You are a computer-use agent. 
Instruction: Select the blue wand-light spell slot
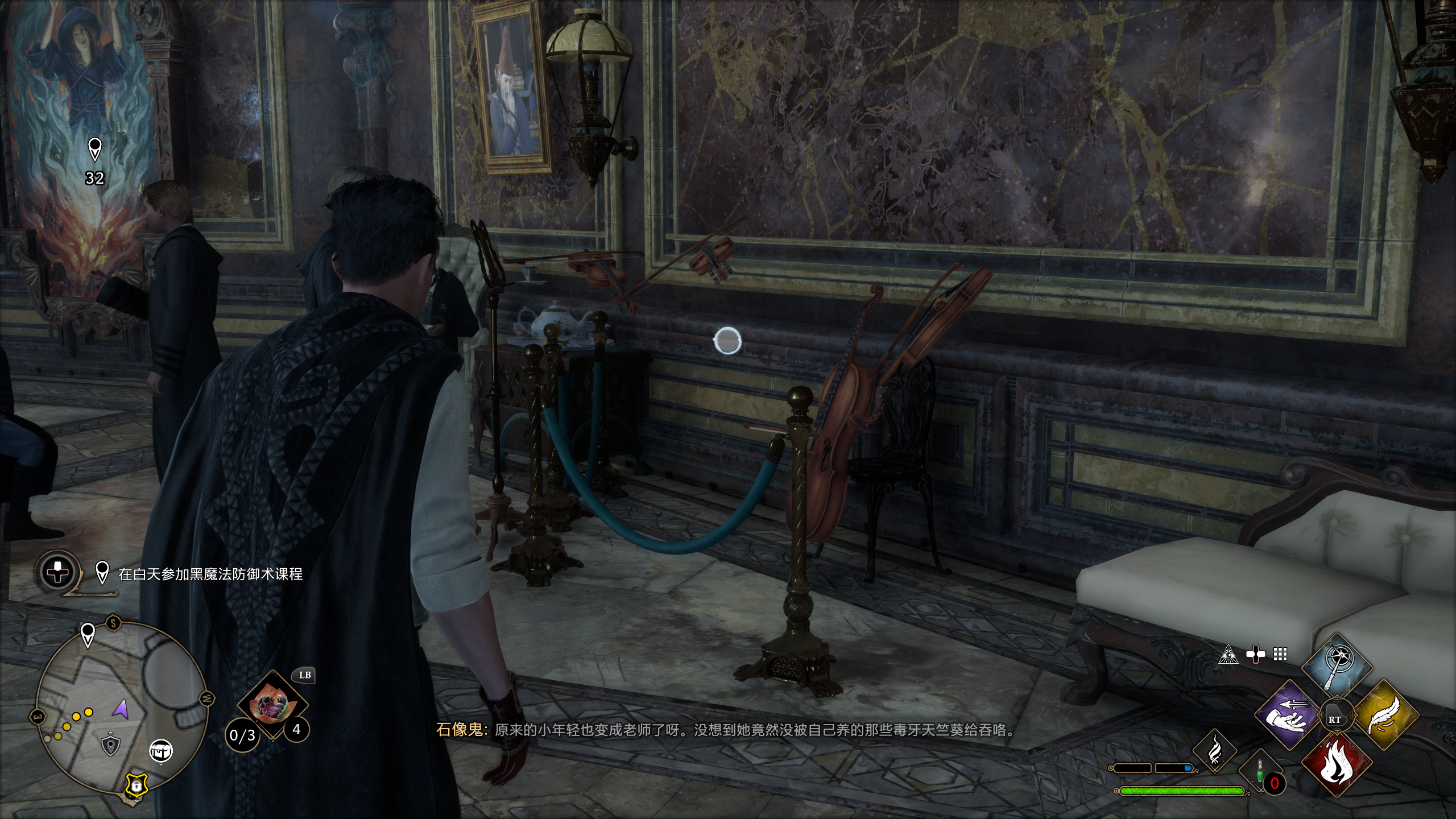(x=1337, y=665)
